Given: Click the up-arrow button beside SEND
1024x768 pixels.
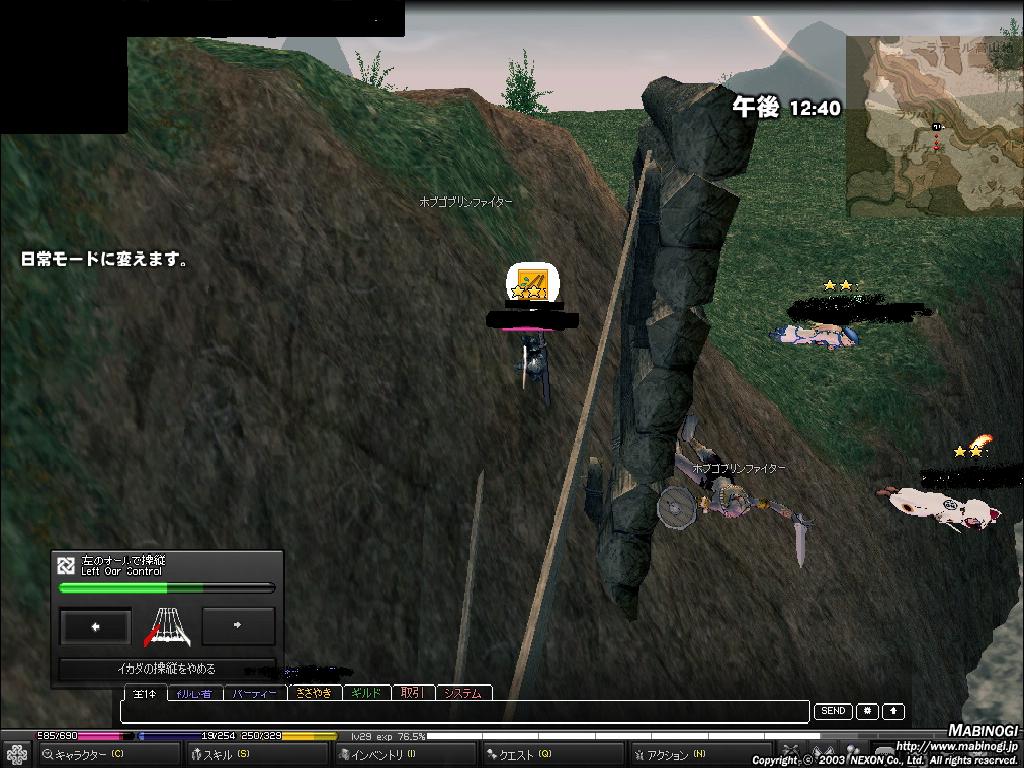Looking at the screenshot, I should coord(893,711).
